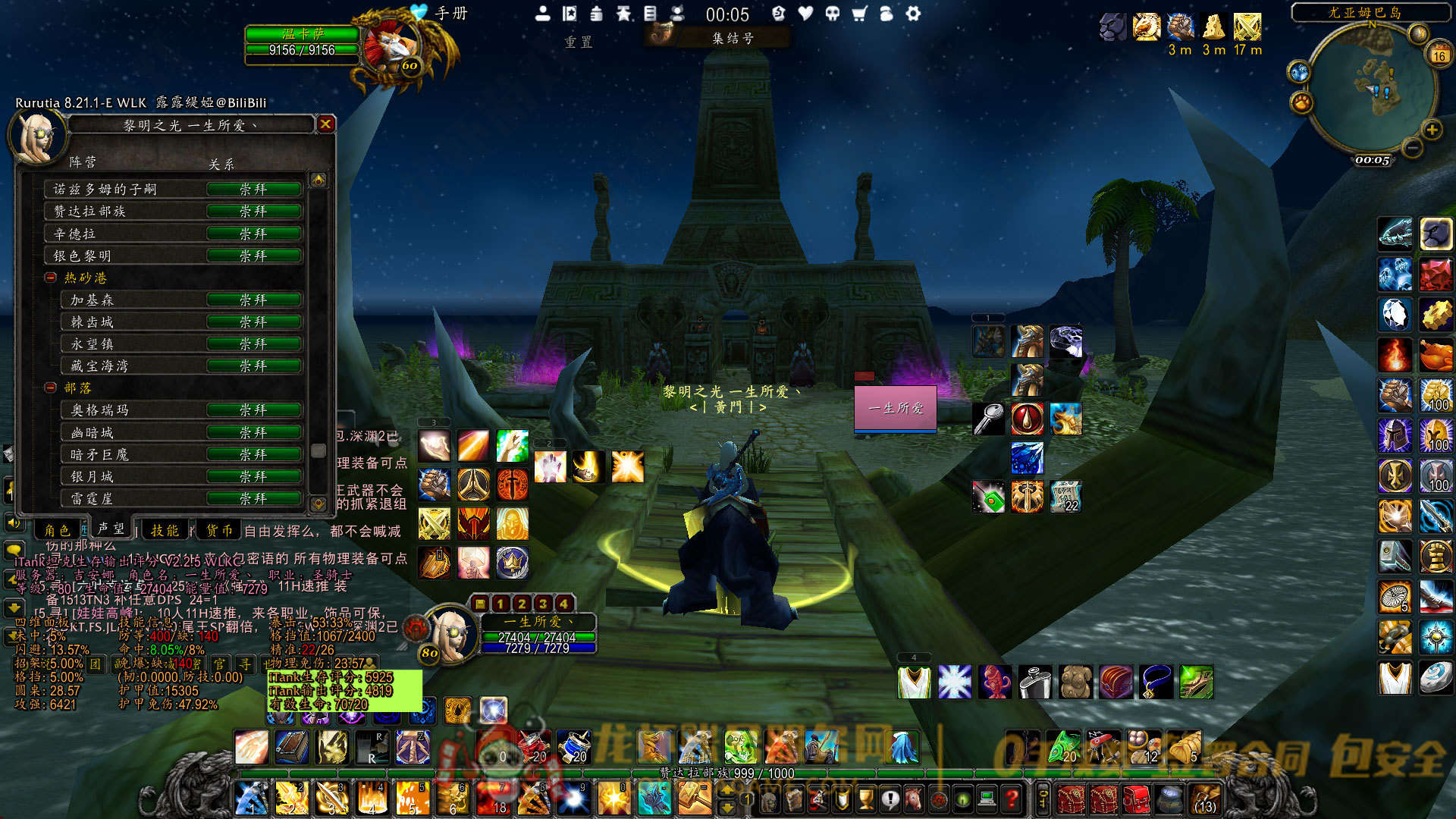Zoom out the minimap with the minus button
This screenshot has width=1456, height=819.
pyautogui.click(x=1411, y=148)
